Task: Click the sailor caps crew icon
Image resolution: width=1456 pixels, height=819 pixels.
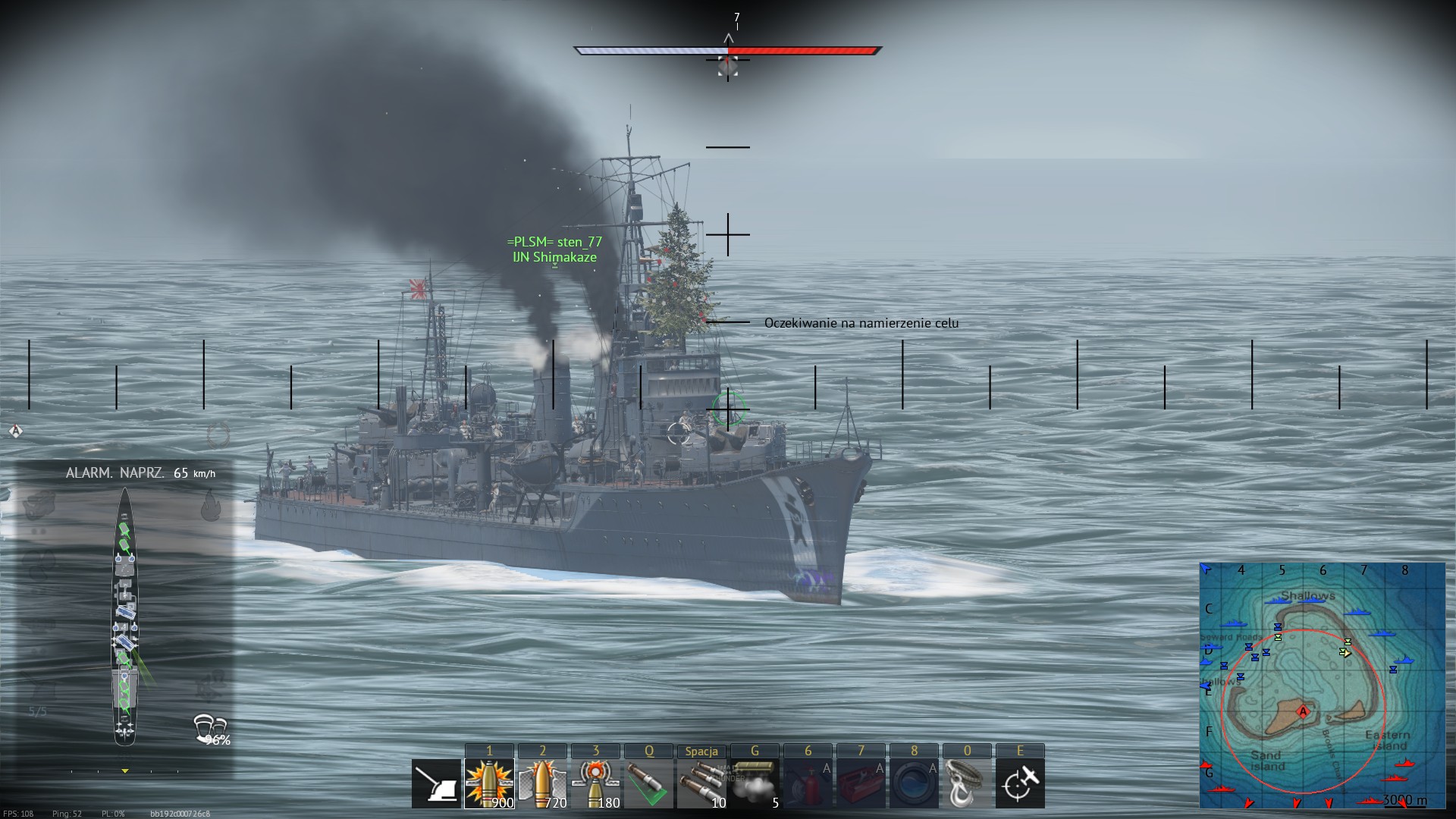Action: (x=209, y=726)
